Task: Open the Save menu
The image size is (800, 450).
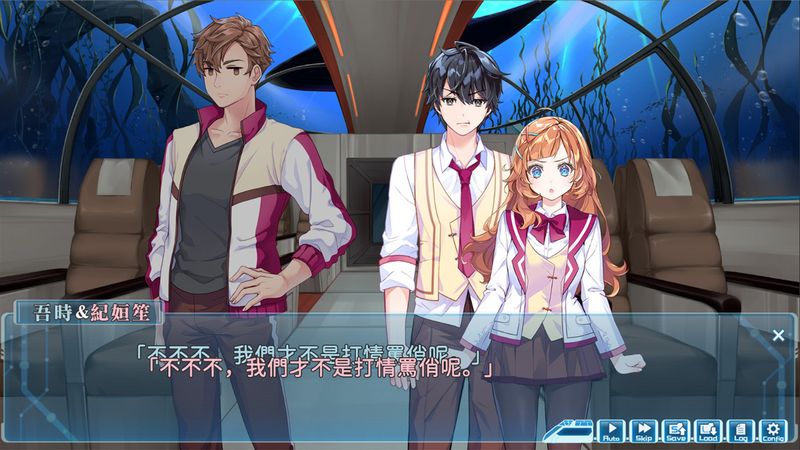Action: point(676,431)
